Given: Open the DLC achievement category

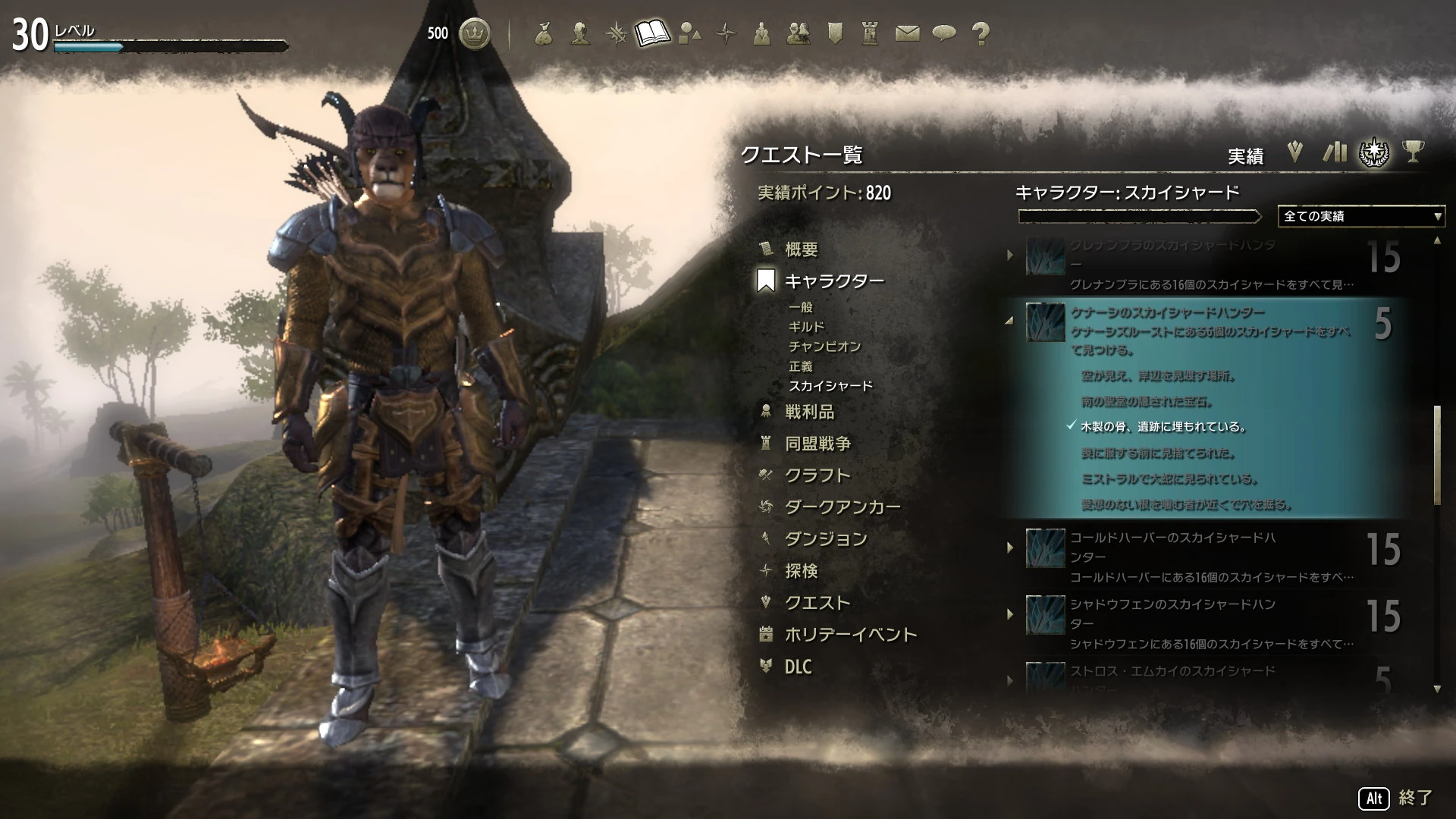Looking at the screenshot, I should pos(801,667).
